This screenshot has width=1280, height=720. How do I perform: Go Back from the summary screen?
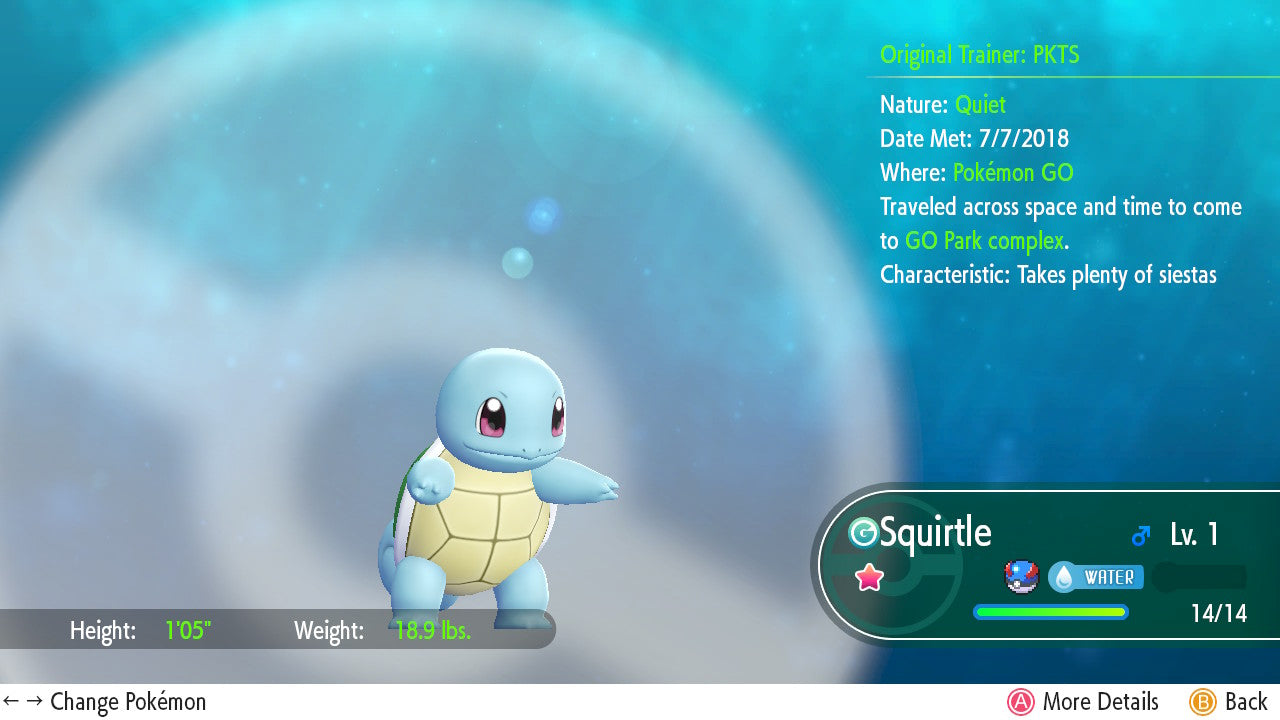point(1228,702)
